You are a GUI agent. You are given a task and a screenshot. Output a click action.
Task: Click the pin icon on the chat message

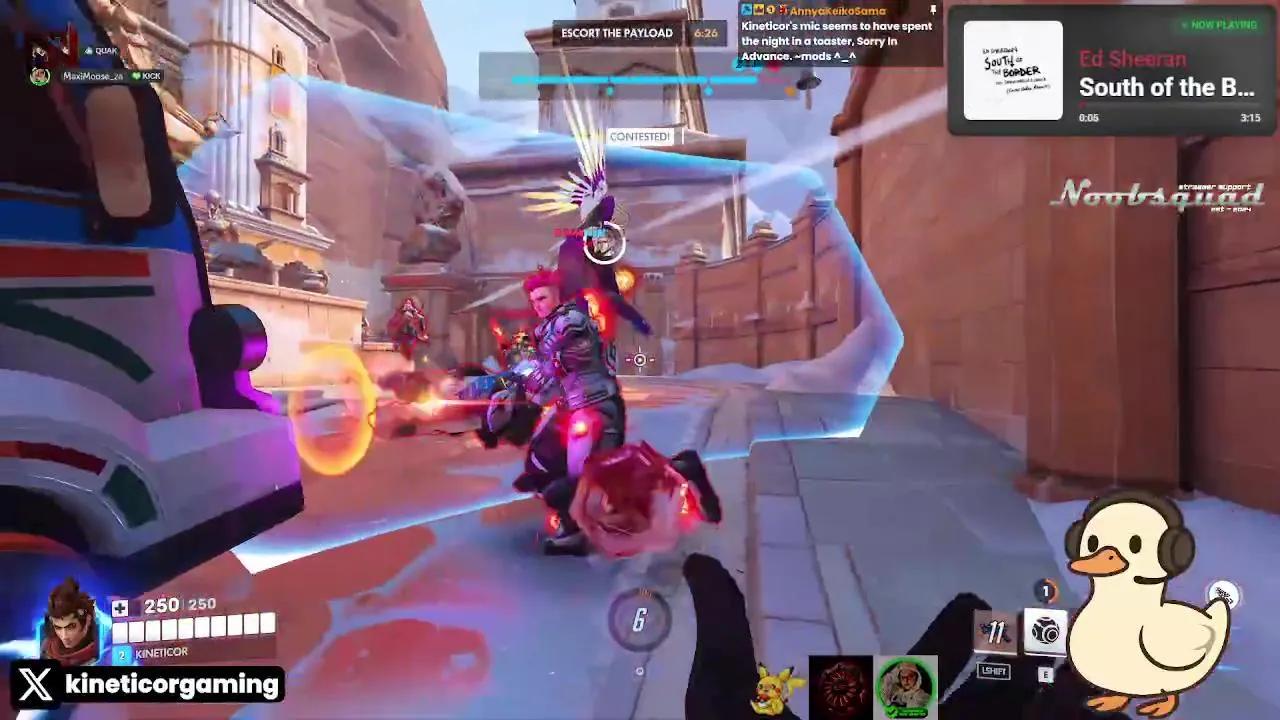pos(933,11)
